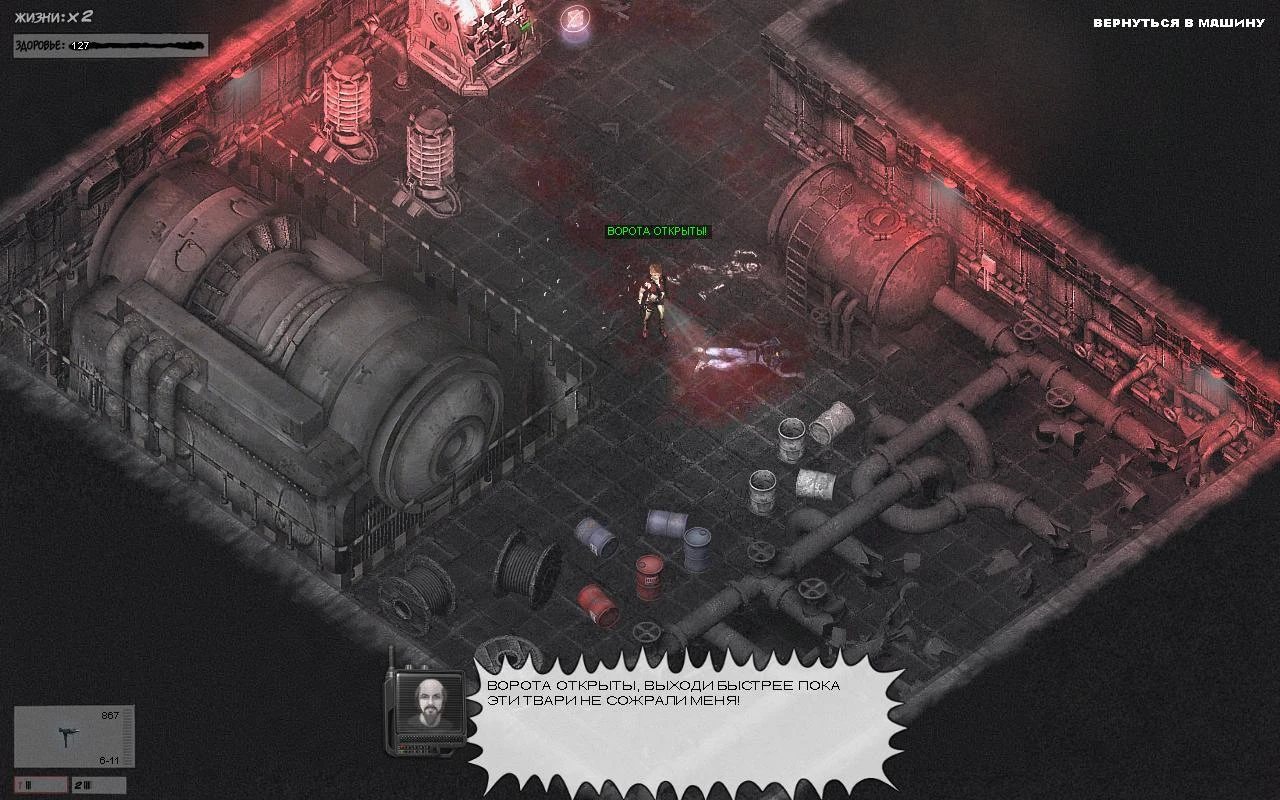Click the ВОРОТА ОТКРЫТЫ message above the player
The image size is (1280, 800).
pos(660,229)
